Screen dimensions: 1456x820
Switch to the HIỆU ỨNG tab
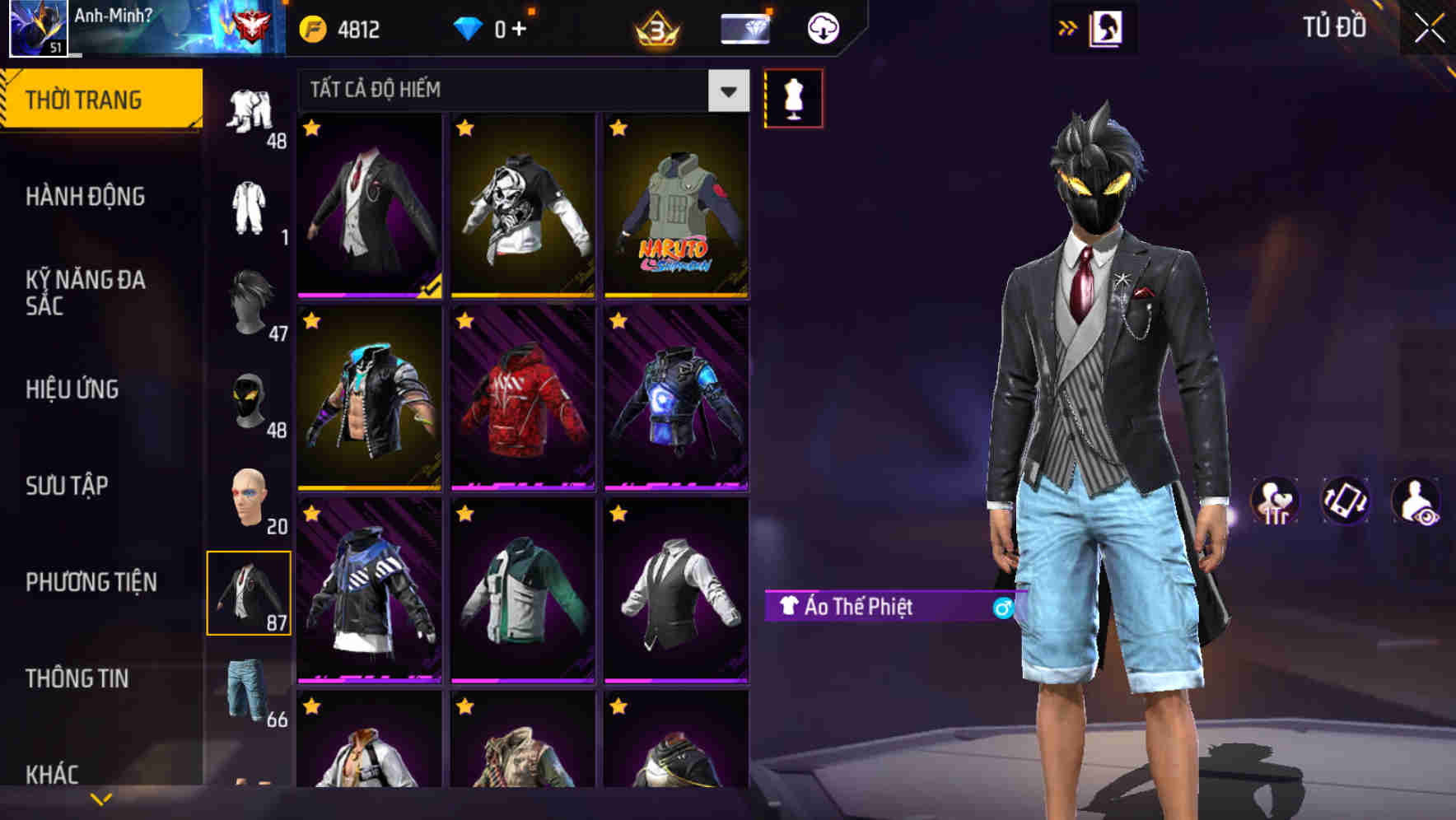(72, 389)
